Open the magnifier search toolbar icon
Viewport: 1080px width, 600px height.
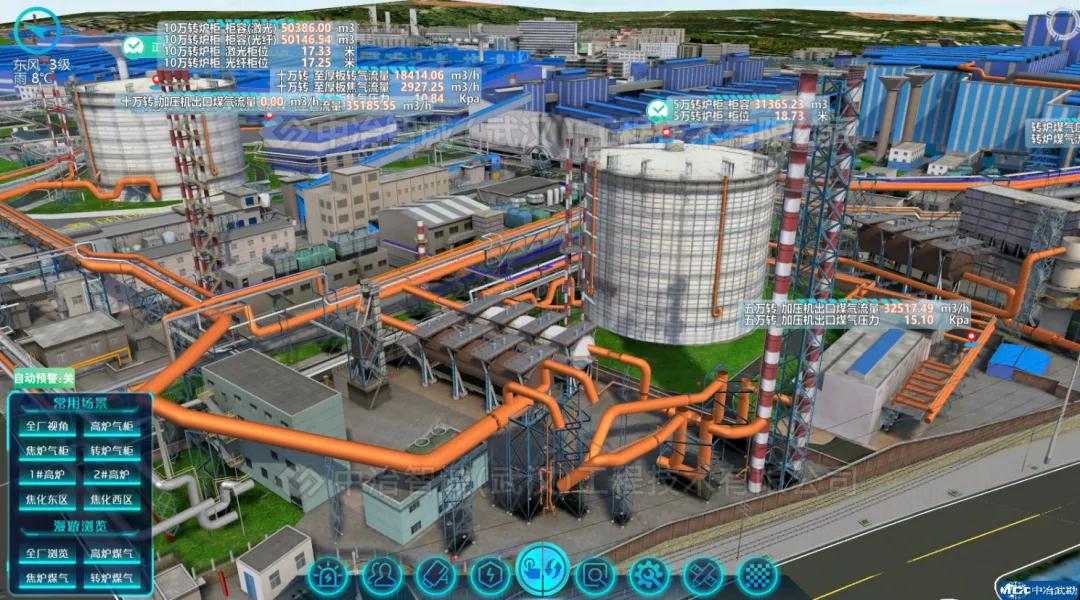click(596, 575)
